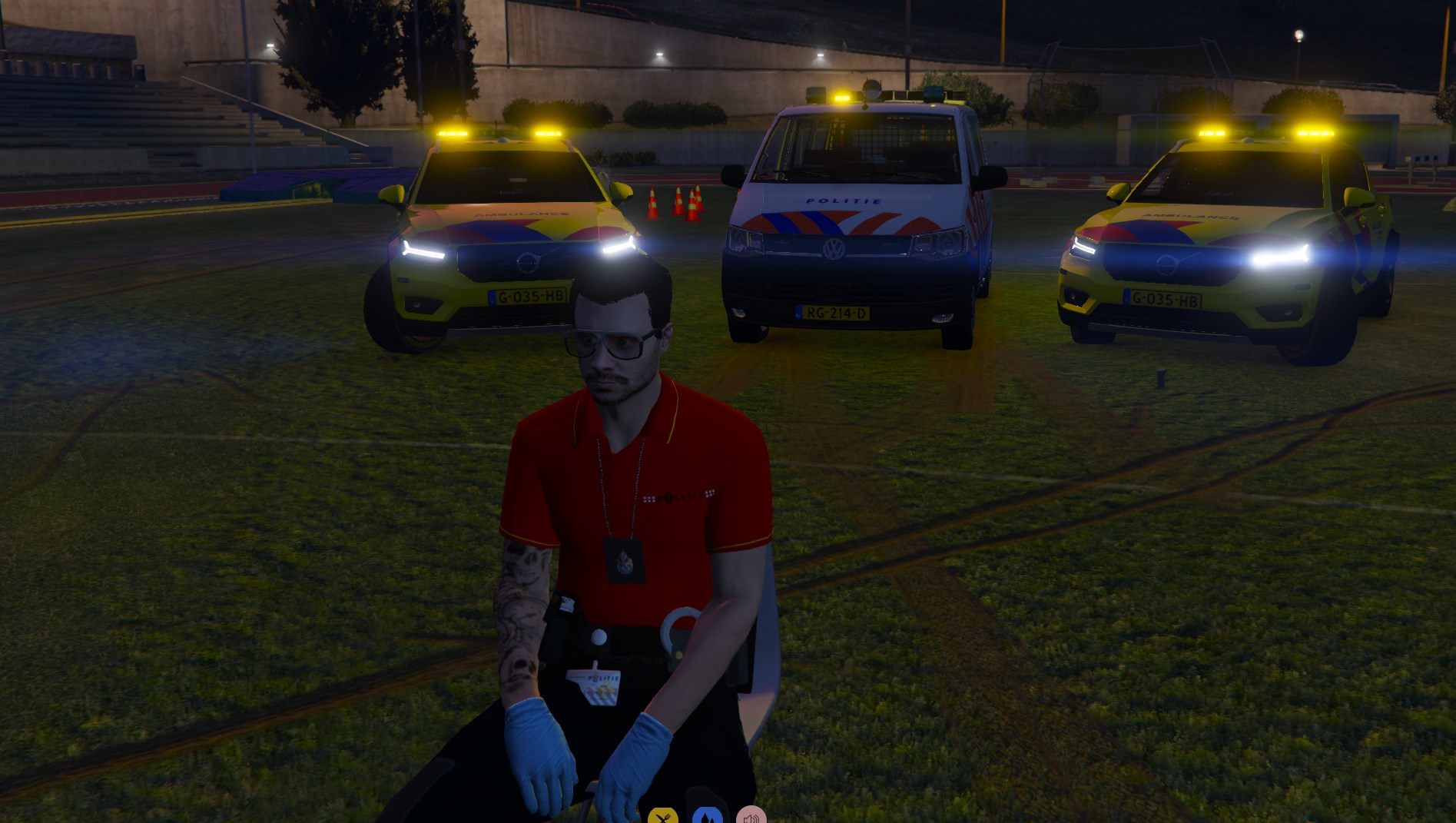Select the blue water-drop thirst icon

tap(707, 817)
